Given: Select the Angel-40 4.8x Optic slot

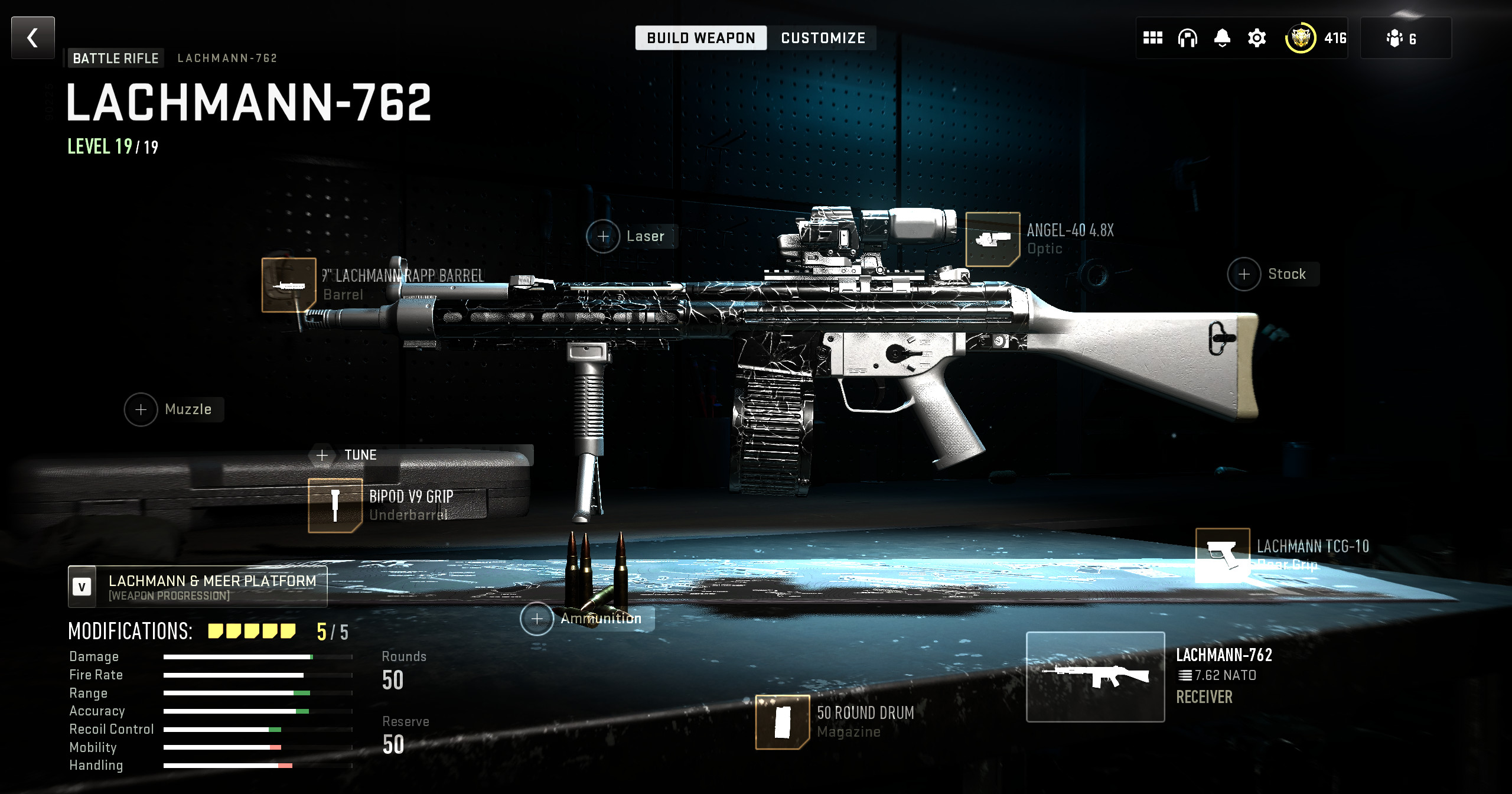Looking at the screenshot, I should coord(993,239).
